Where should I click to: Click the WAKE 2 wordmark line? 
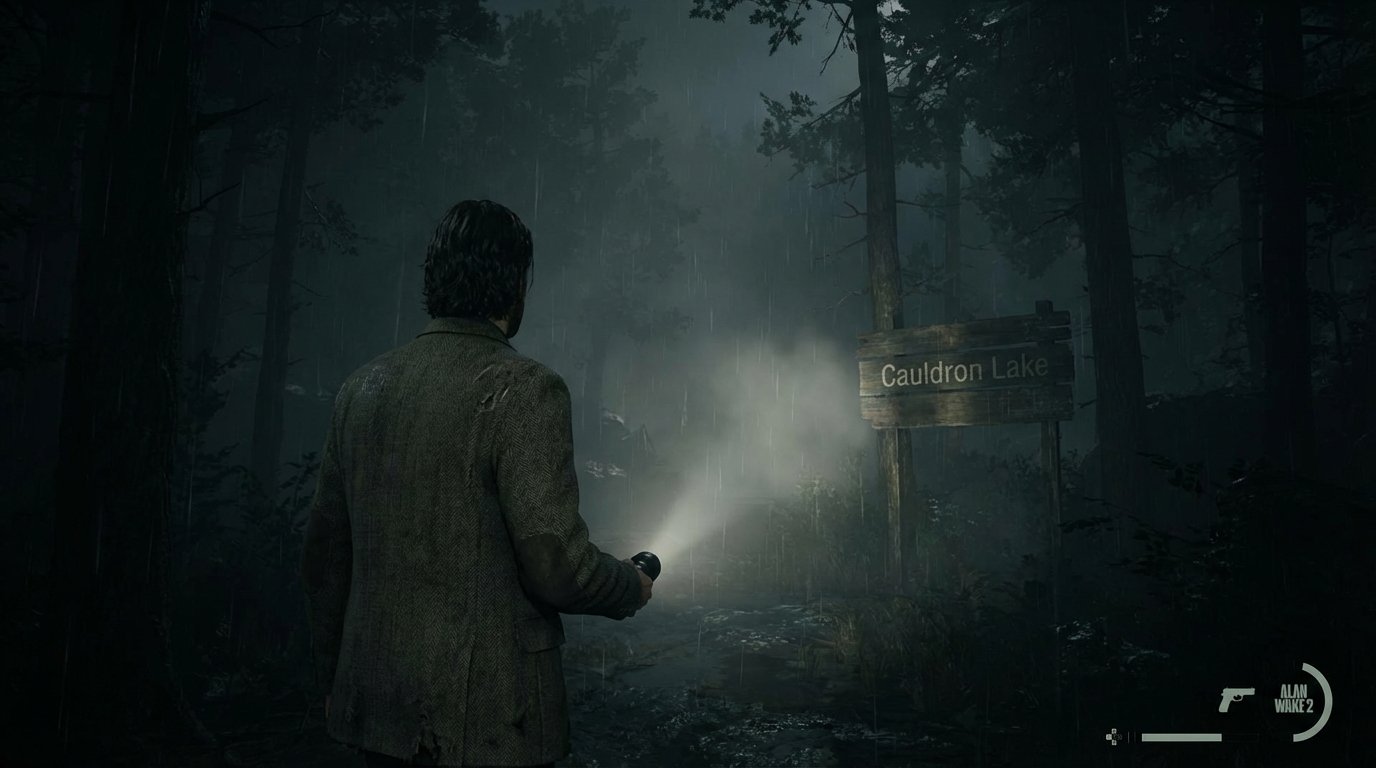[x=1293, y=705]
